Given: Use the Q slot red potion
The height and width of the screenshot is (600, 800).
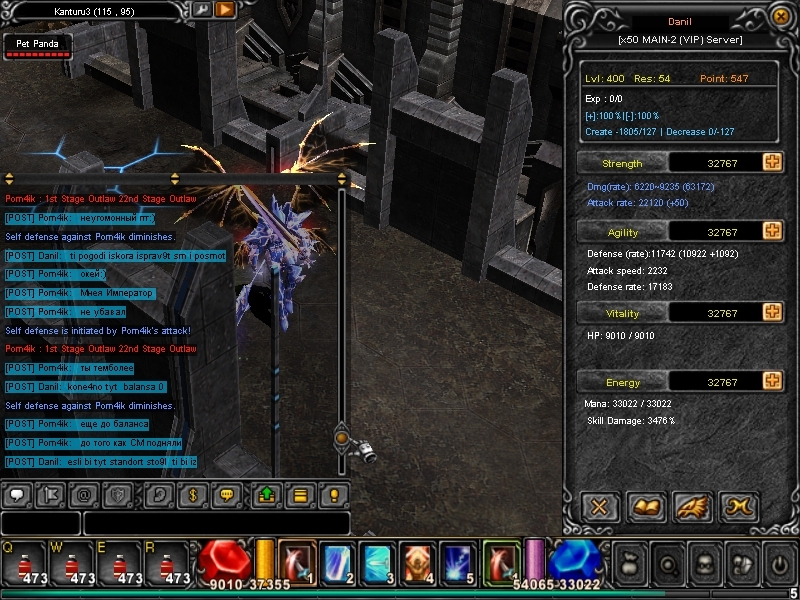Looking at the screenshot, I should pos(21,563).
